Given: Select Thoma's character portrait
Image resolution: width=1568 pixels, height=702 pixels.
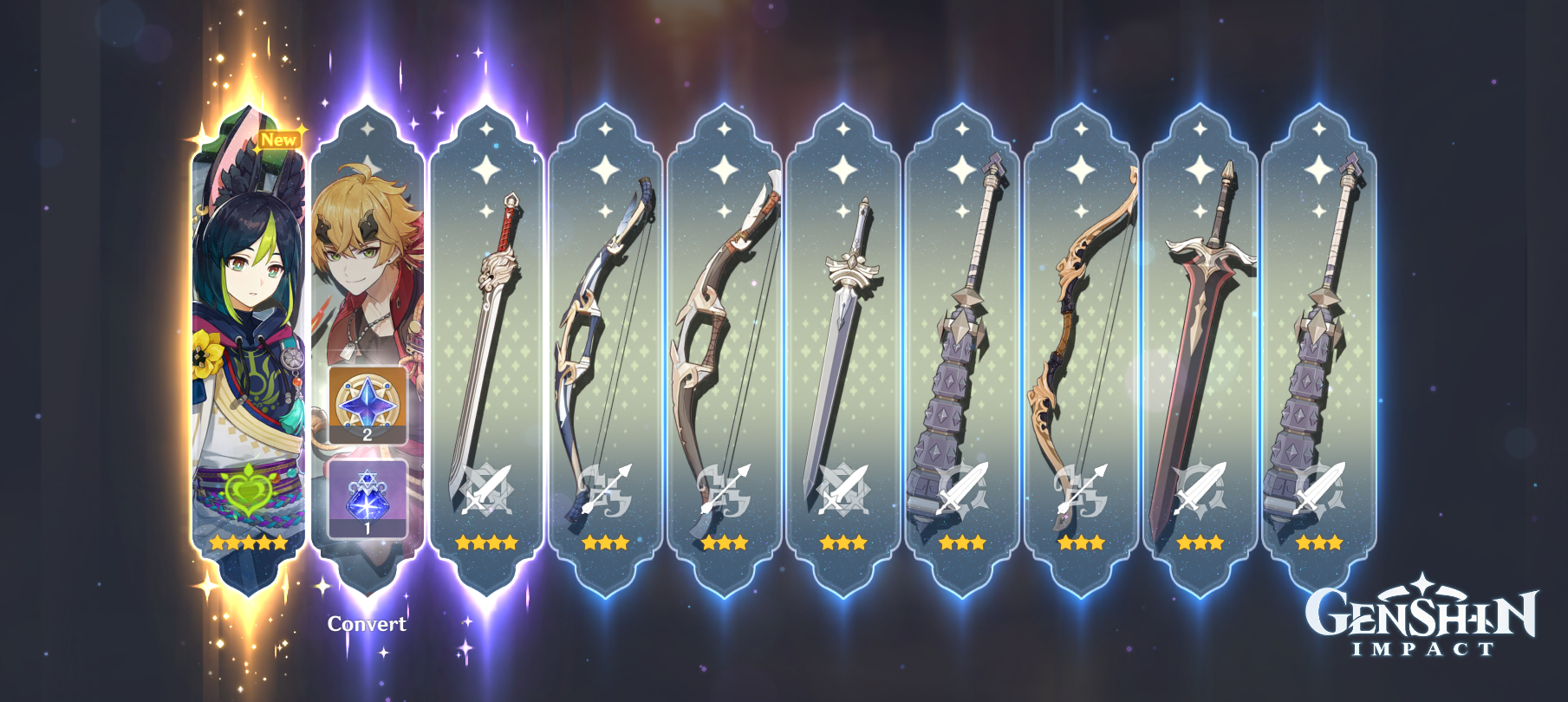Looking at the screenshot, I should pyautogui.click(x=368, y=243).
